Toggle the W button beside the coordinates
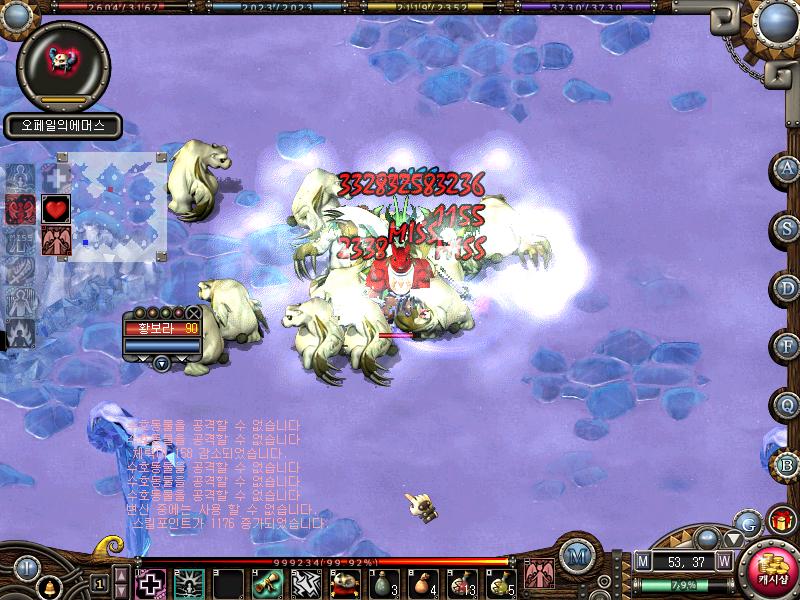This screenshot has height=600, width=800. pos(723,561)
